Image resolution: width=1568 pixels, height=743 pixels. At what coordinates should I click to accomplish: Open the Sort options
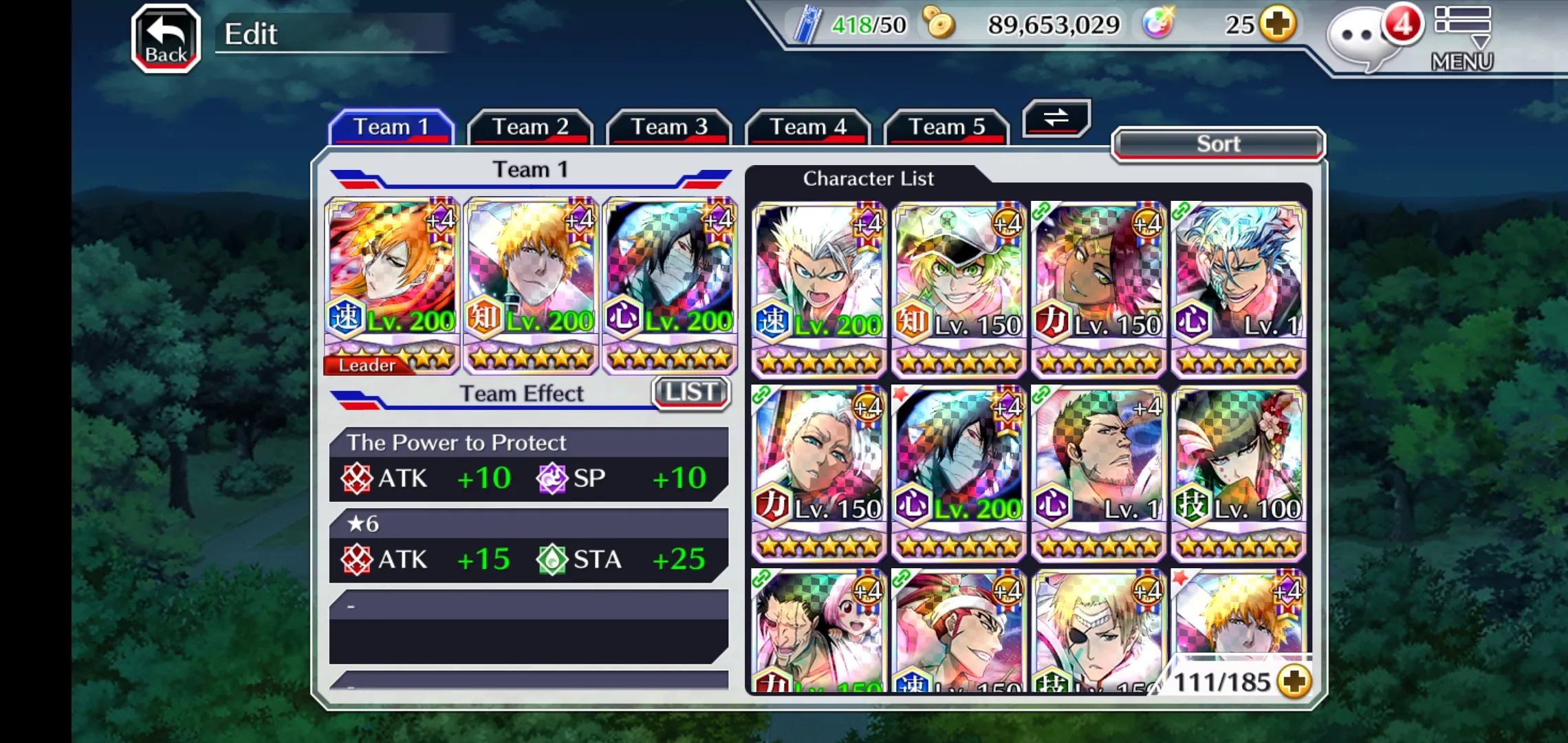click(1217, 144)
